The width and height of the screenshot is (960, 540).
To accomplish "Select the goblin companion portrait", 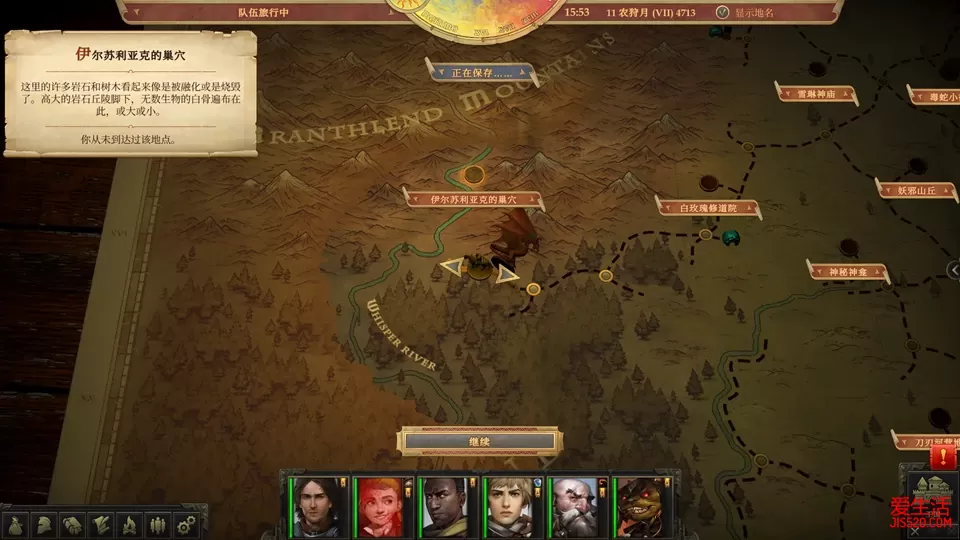I will point(638,505).
